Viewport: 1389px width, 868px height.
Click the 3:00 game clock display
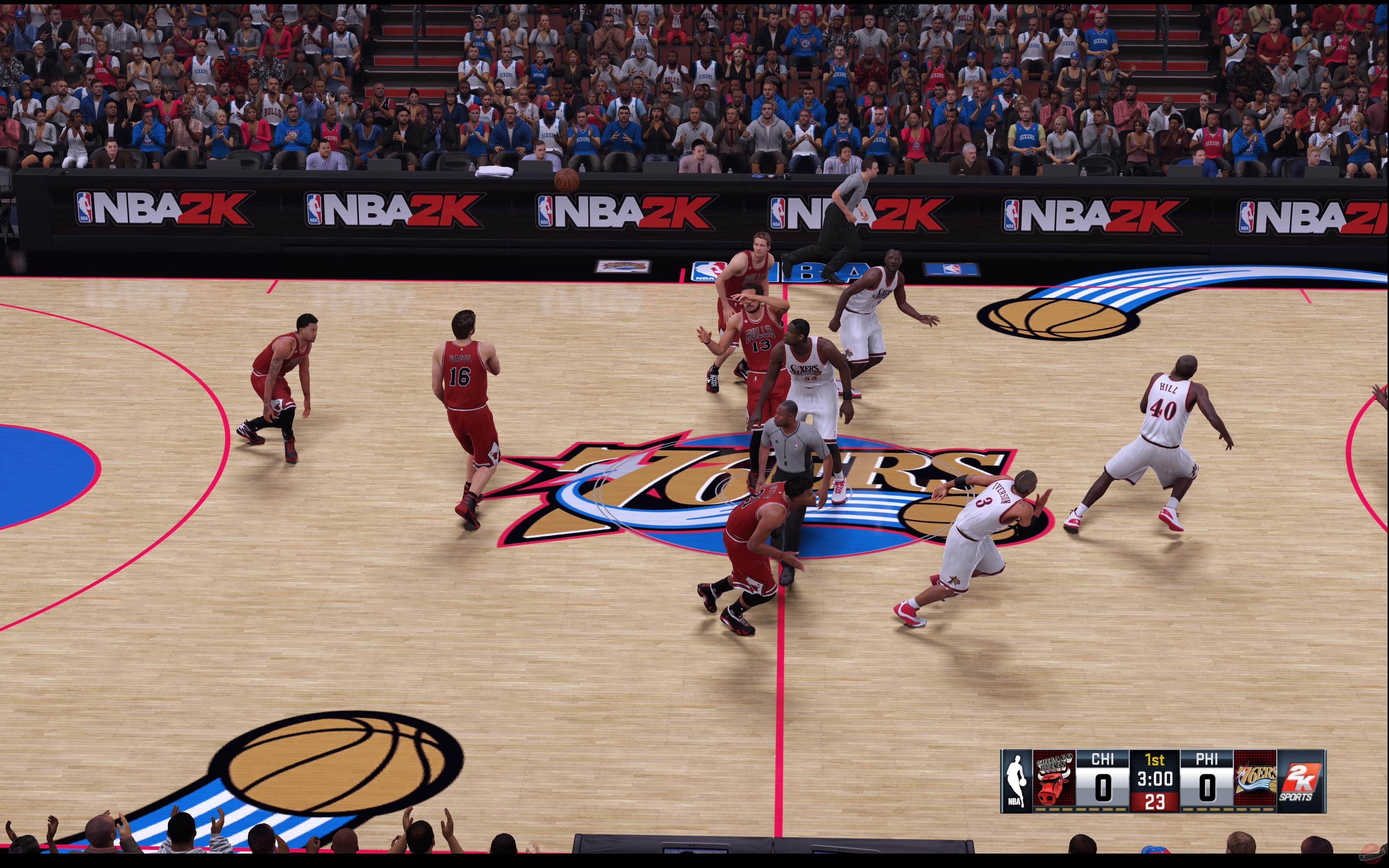point(1155,778)
